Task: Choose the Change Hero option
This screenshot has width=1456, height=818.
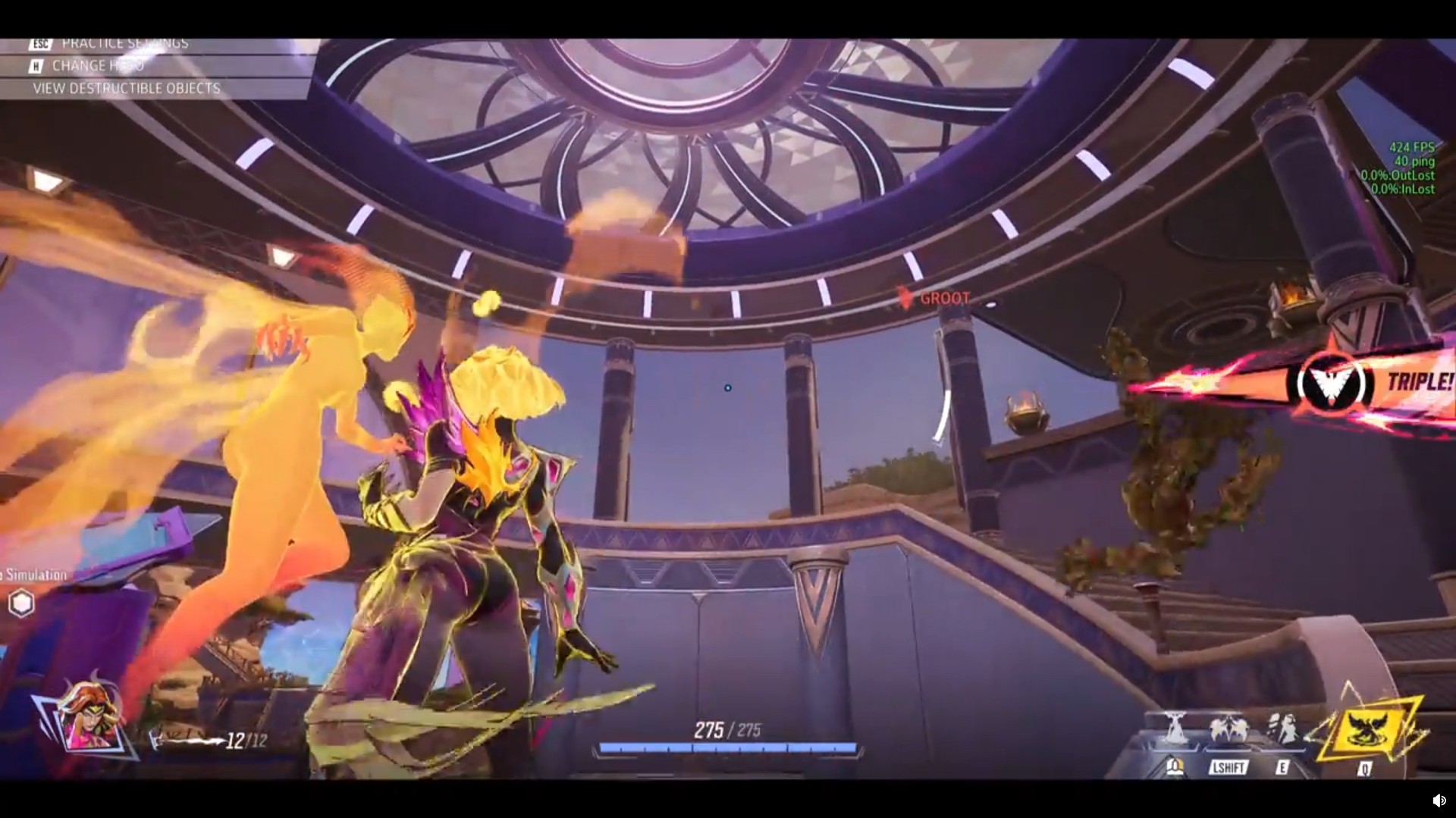Action: click(x=97, y=66)
